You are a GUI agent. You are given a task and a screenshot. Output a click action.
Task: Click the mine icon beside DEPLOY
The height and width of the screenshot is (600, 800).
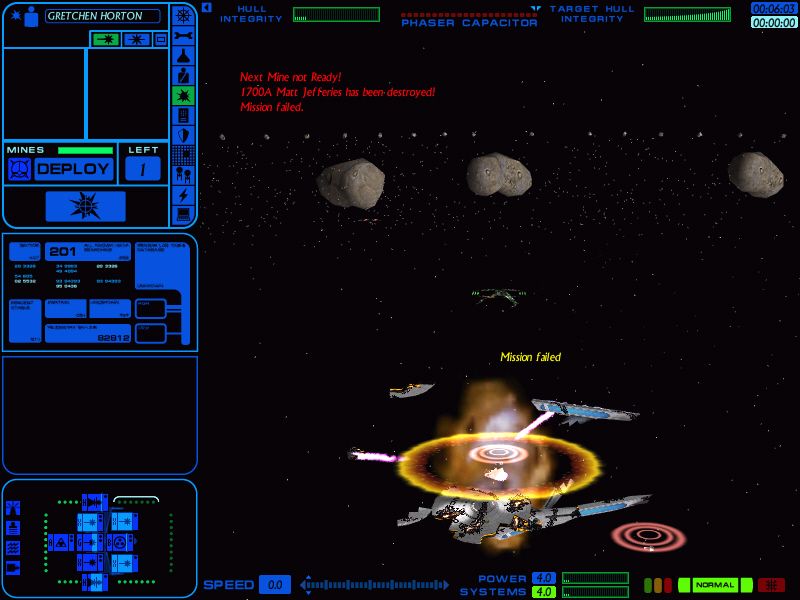point(19,169)
